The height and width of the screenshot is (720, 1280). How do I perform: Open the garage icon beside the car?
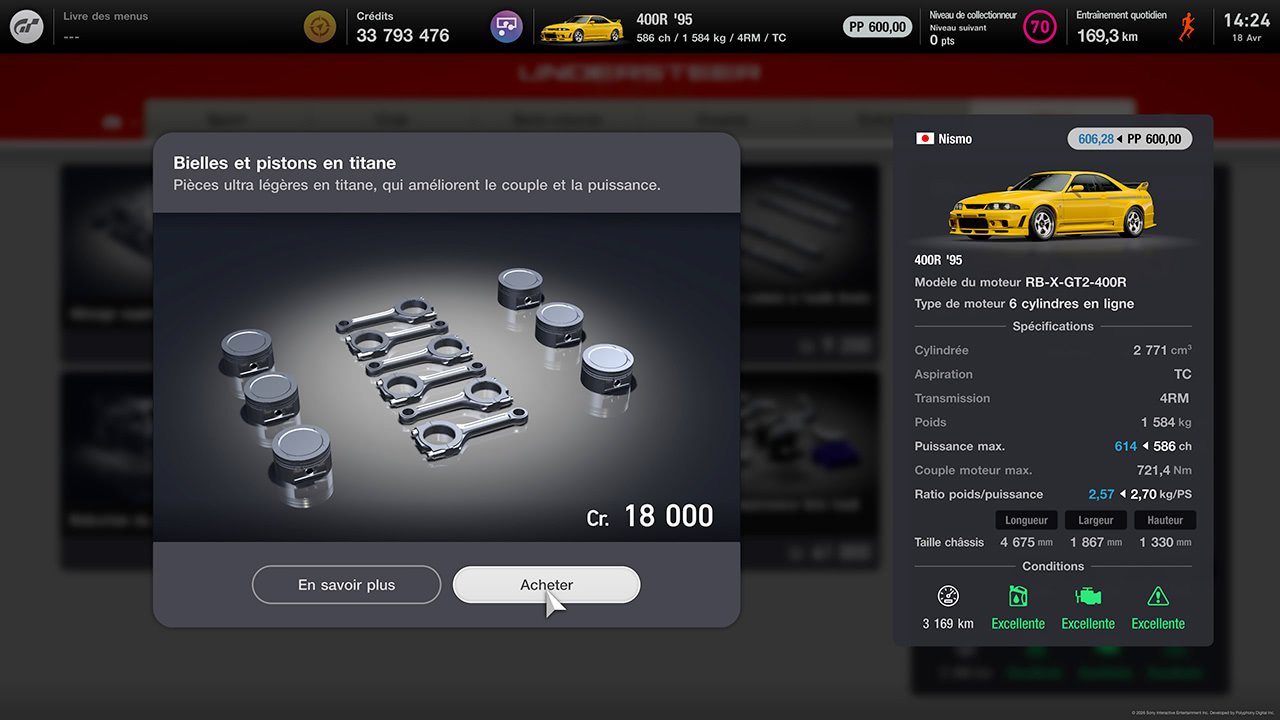[x=507, y=27]
